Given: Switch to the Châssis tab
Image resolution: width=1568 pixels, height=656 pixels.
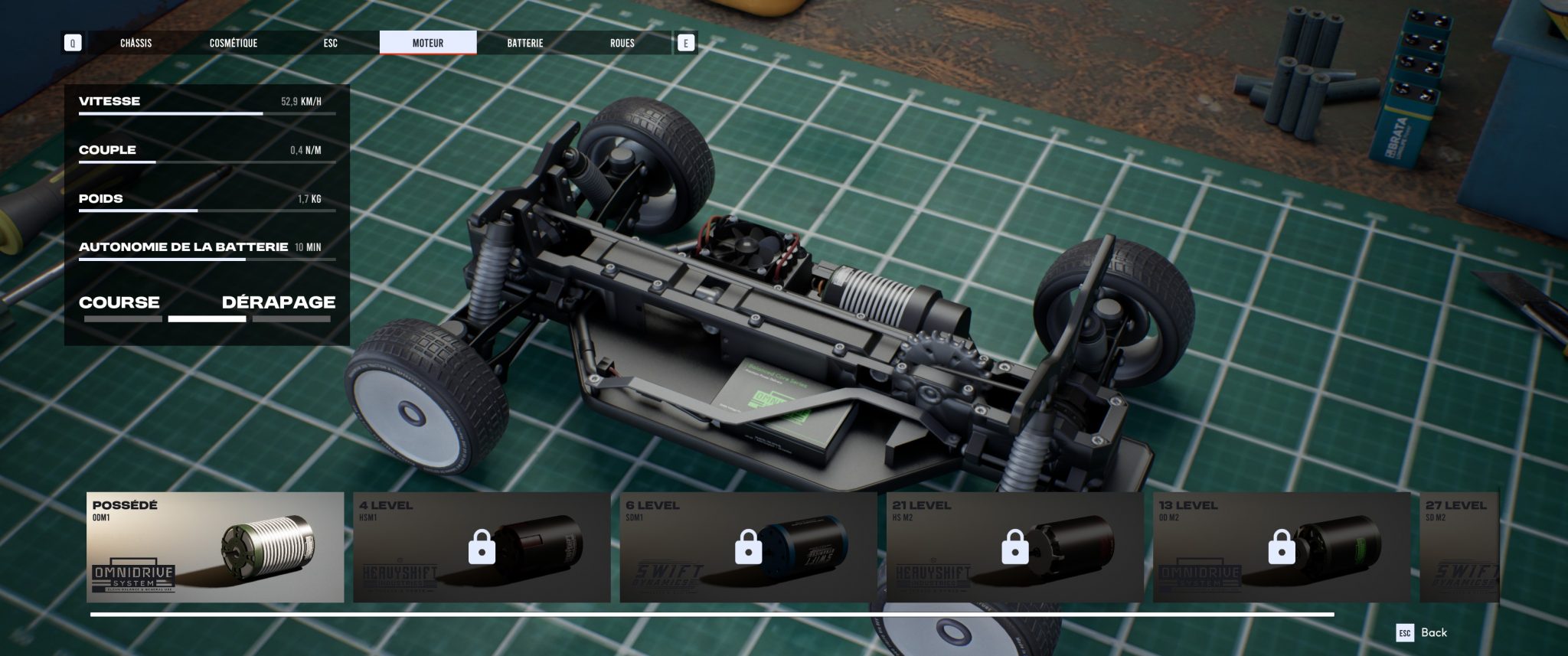Looking at the screenshot, I should pyautogui.click(x=136, y=43).
